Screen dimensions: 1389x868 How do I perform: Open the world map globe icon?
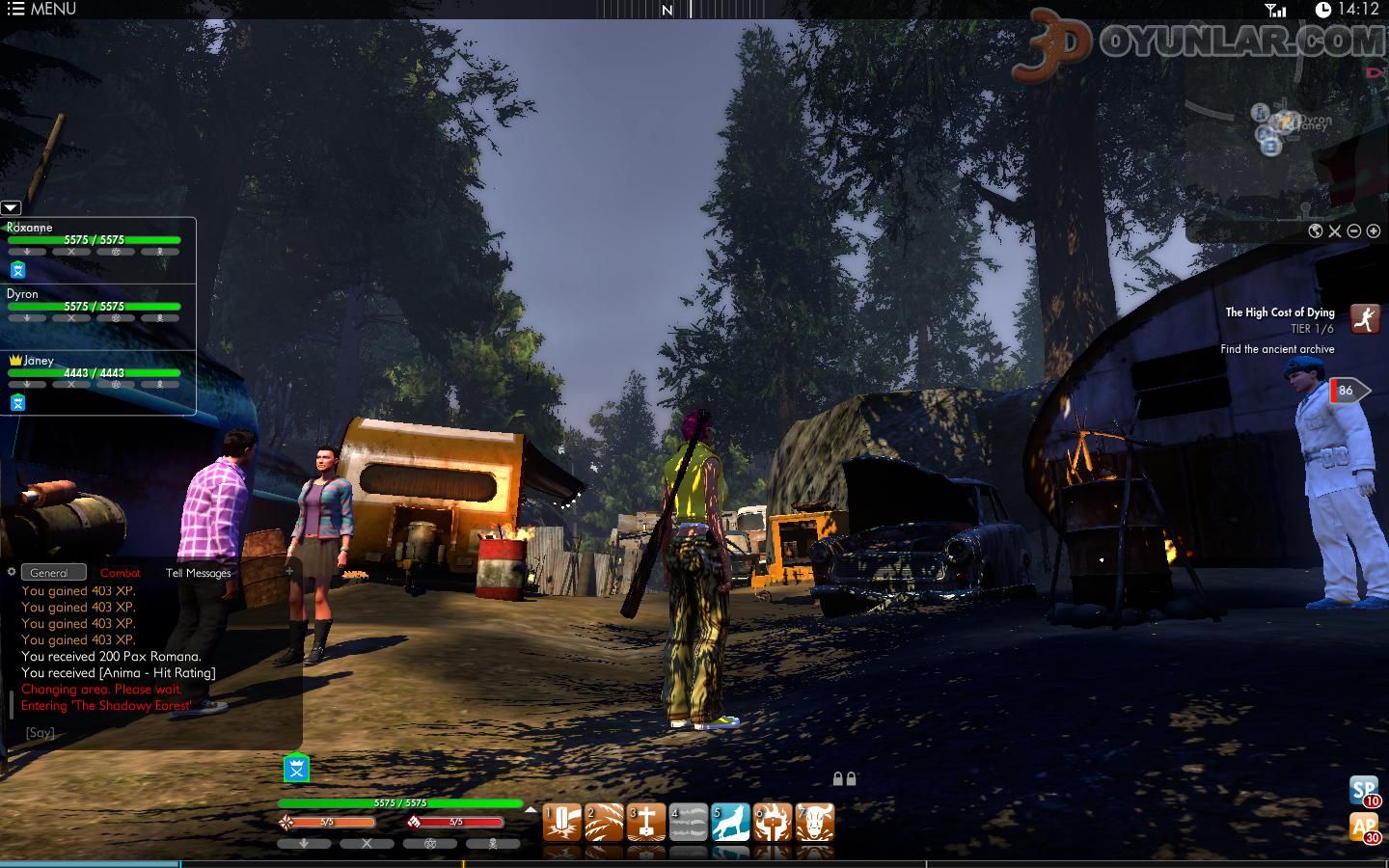tap(1315, 231)
